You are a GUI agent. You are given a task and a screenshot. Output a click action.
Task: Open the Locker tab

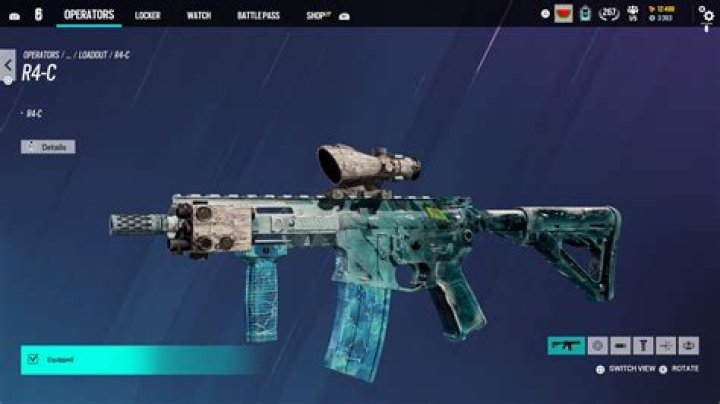[147, 15]
